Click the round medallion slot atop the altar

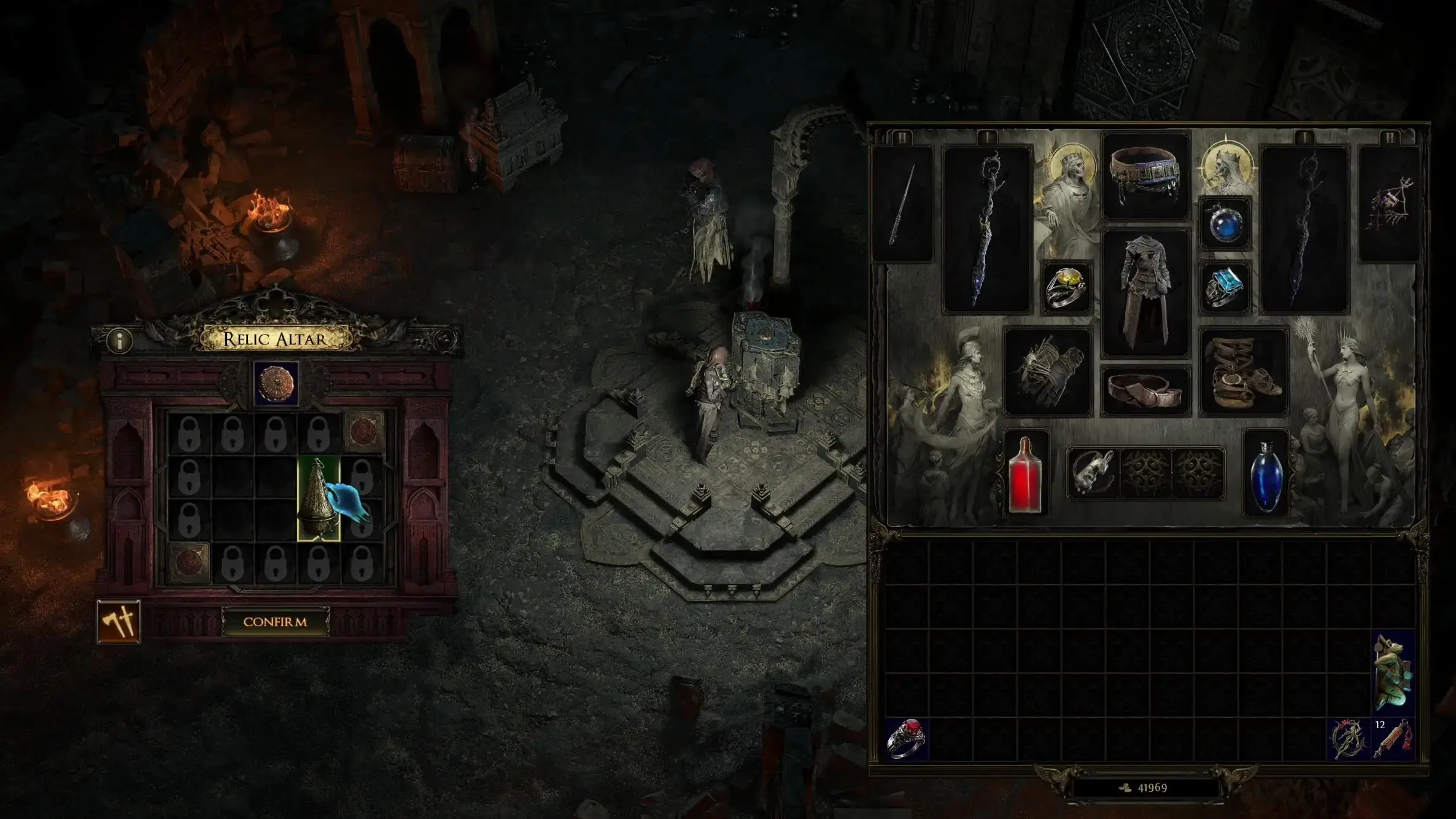[x=276, y=384]
